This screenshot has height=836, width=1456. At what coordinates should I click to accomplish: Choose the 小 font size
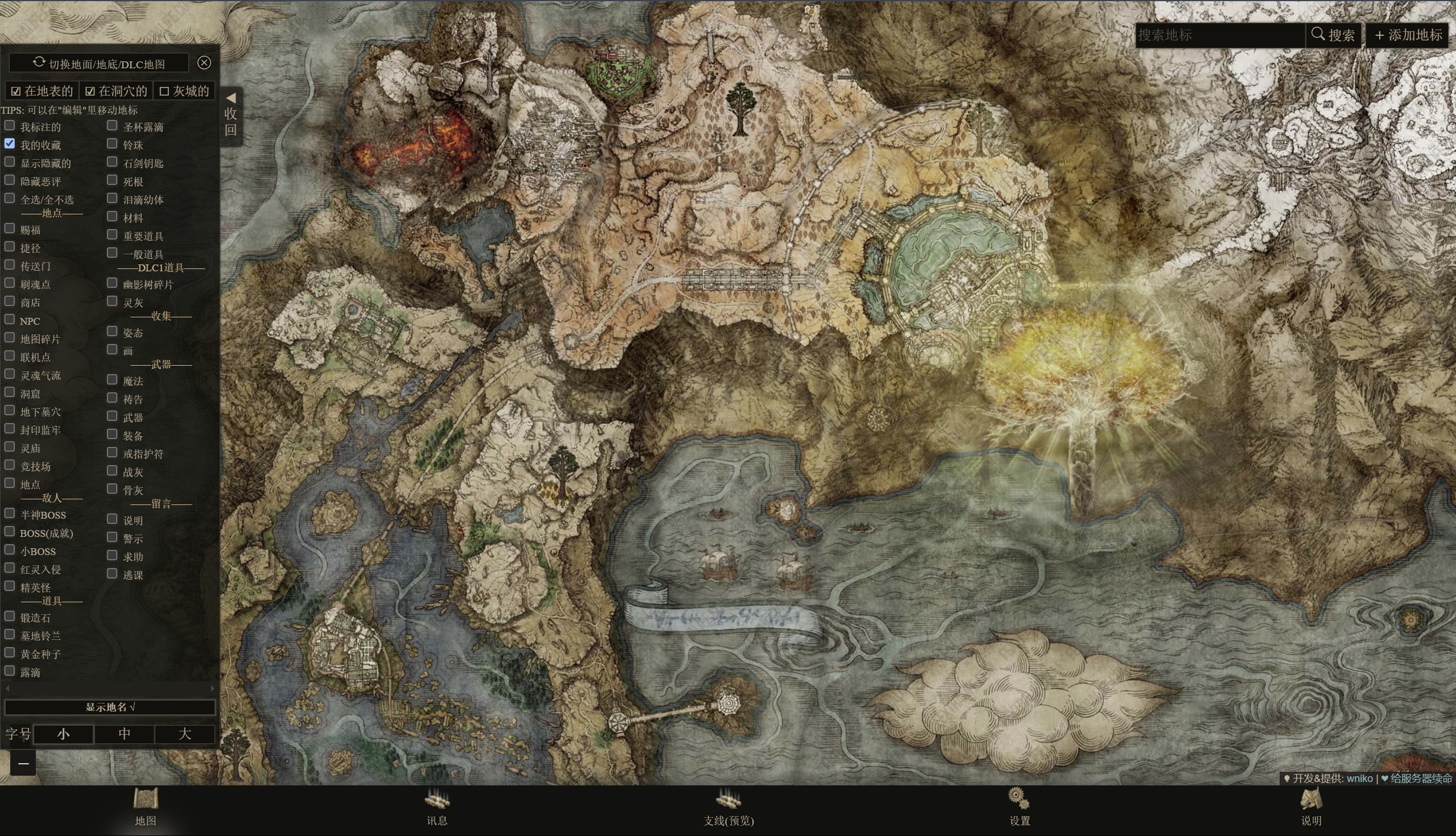[63, 734]
